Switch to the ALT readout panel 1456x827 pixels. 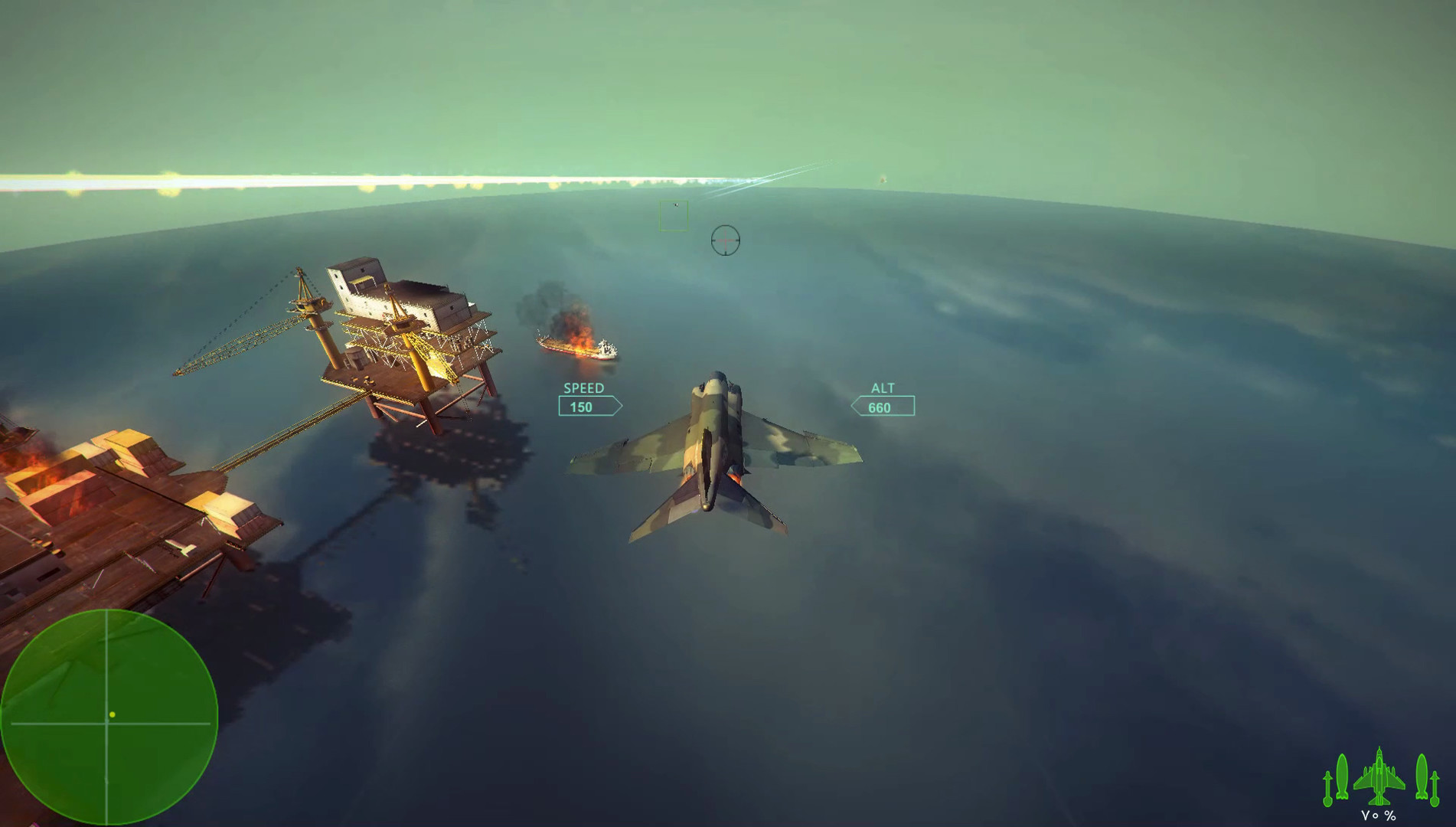coord(883,388)
